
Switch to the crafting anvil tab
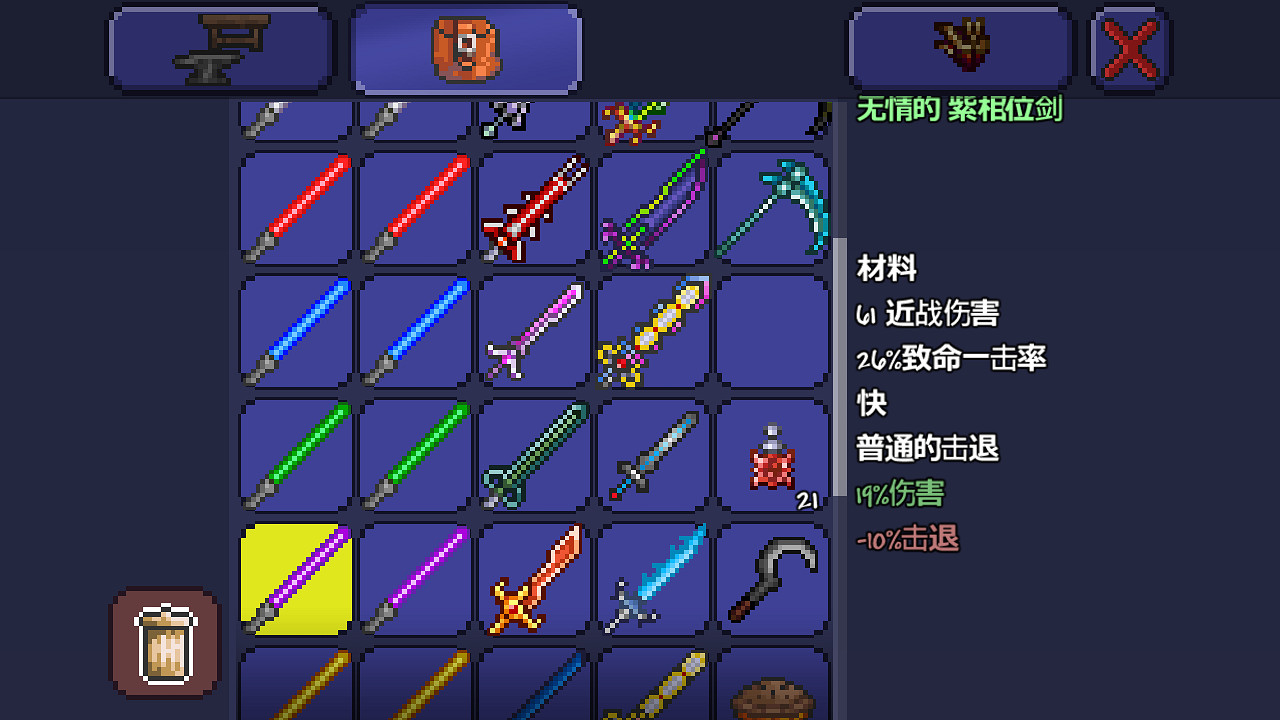pos(220,47)
